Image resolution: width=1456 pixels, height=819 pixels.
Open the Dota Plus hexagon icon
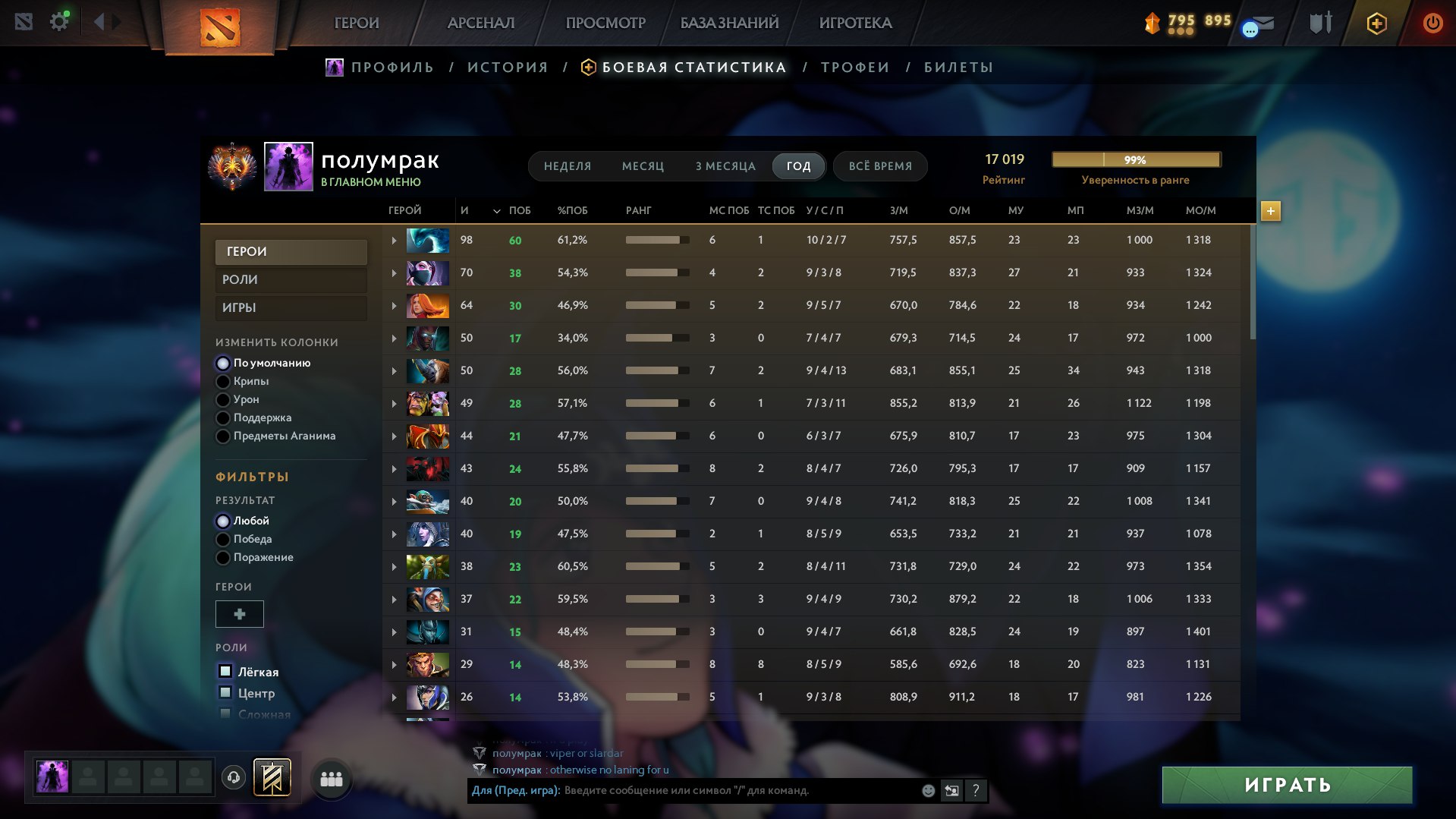tap(1376, 24)
